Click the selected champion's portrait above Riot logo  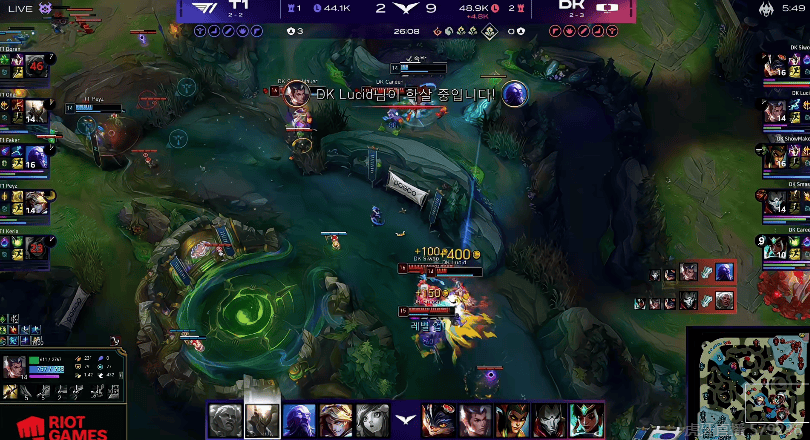(15, 367)
